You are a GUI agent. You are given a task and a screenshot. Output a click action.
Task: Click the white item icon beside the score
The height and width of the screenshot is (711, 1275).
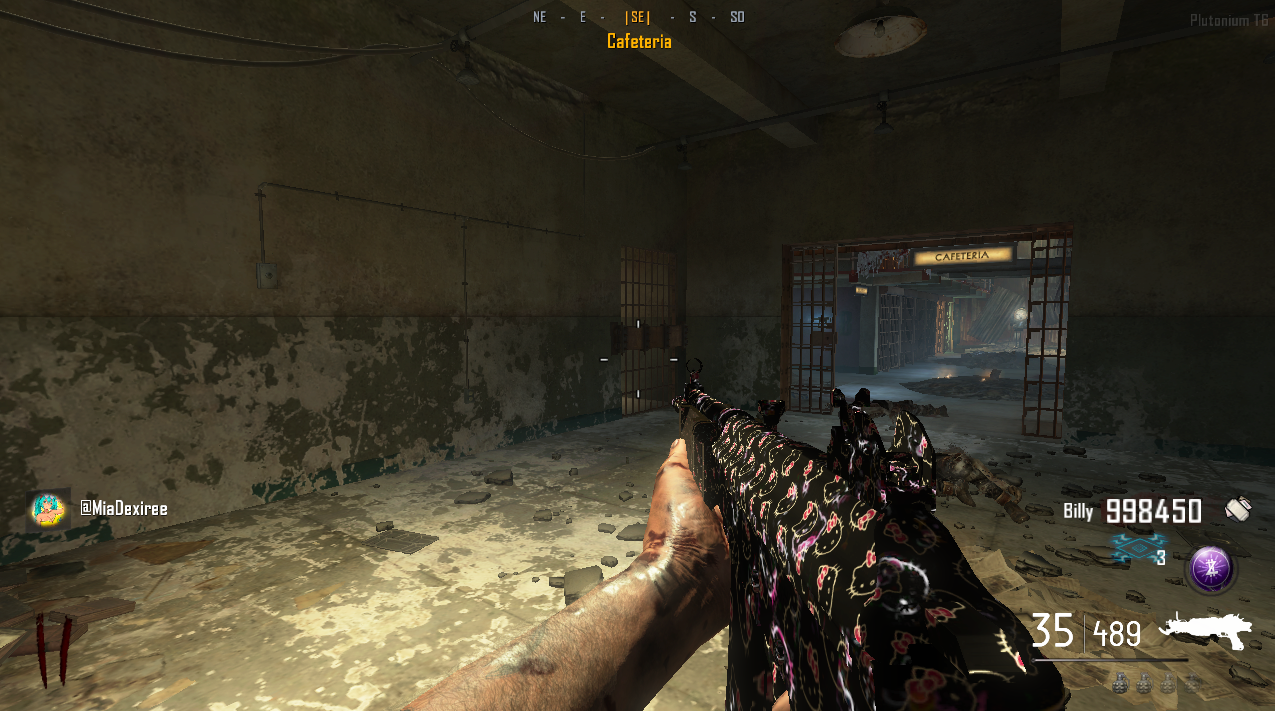pos(1238,510)
